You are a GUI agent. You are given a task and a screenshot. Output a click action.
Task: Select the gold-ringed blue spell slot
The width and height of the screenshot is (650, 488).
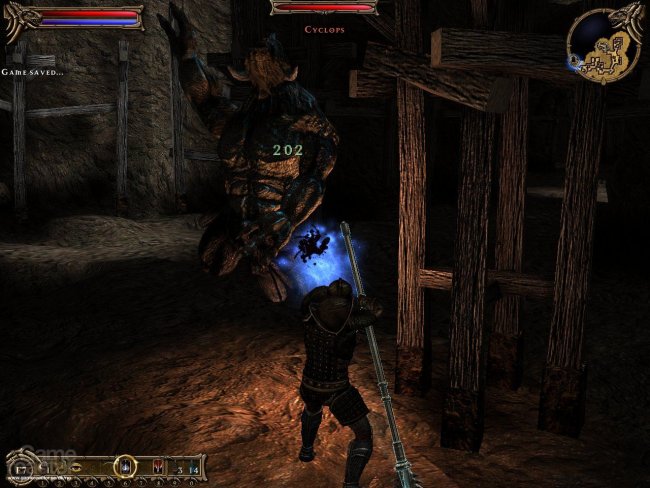pos(126,466)
